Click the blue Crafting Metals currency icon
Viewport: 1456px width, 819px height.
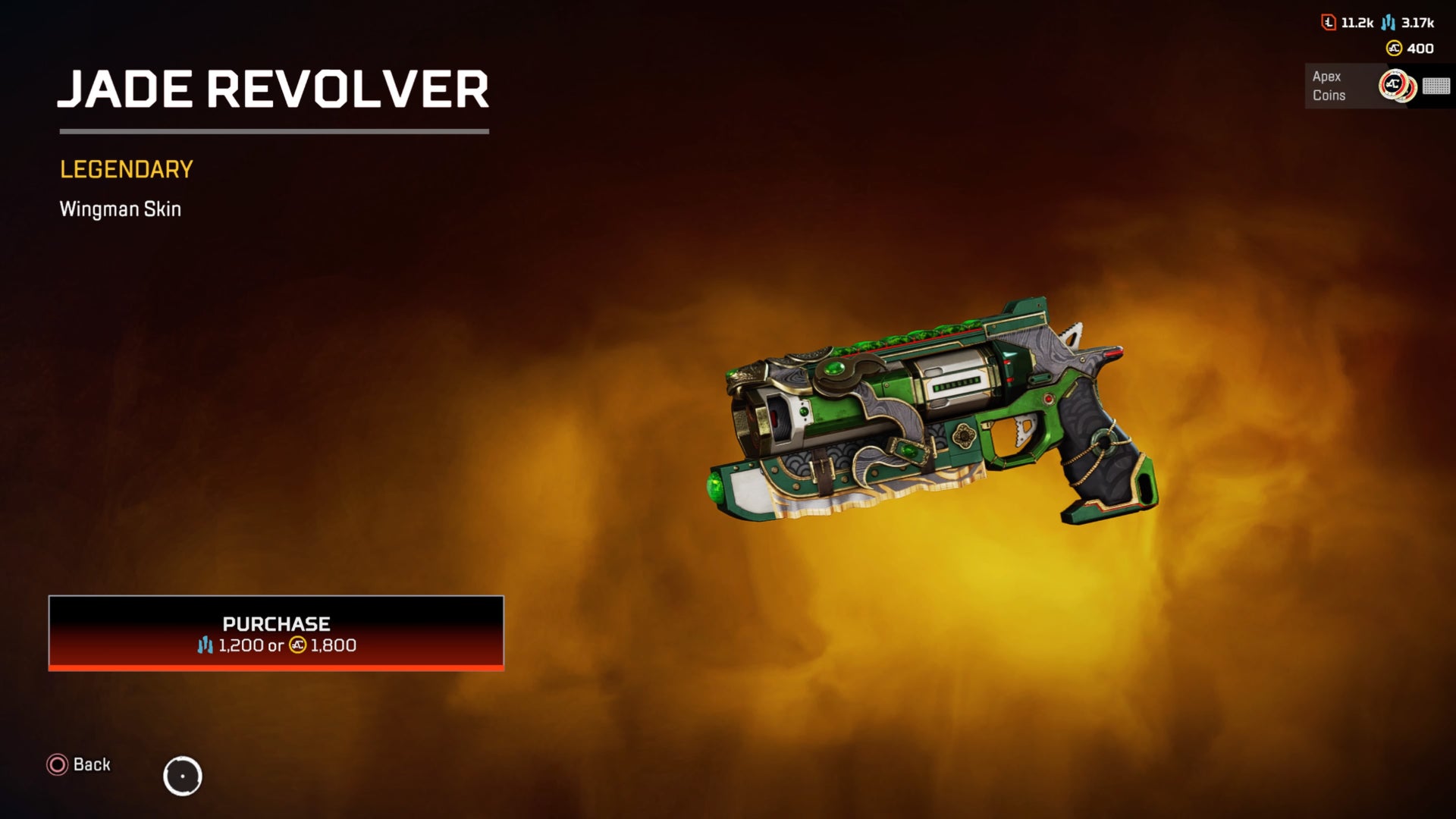pyautogui.click(x=1387, y=22)
